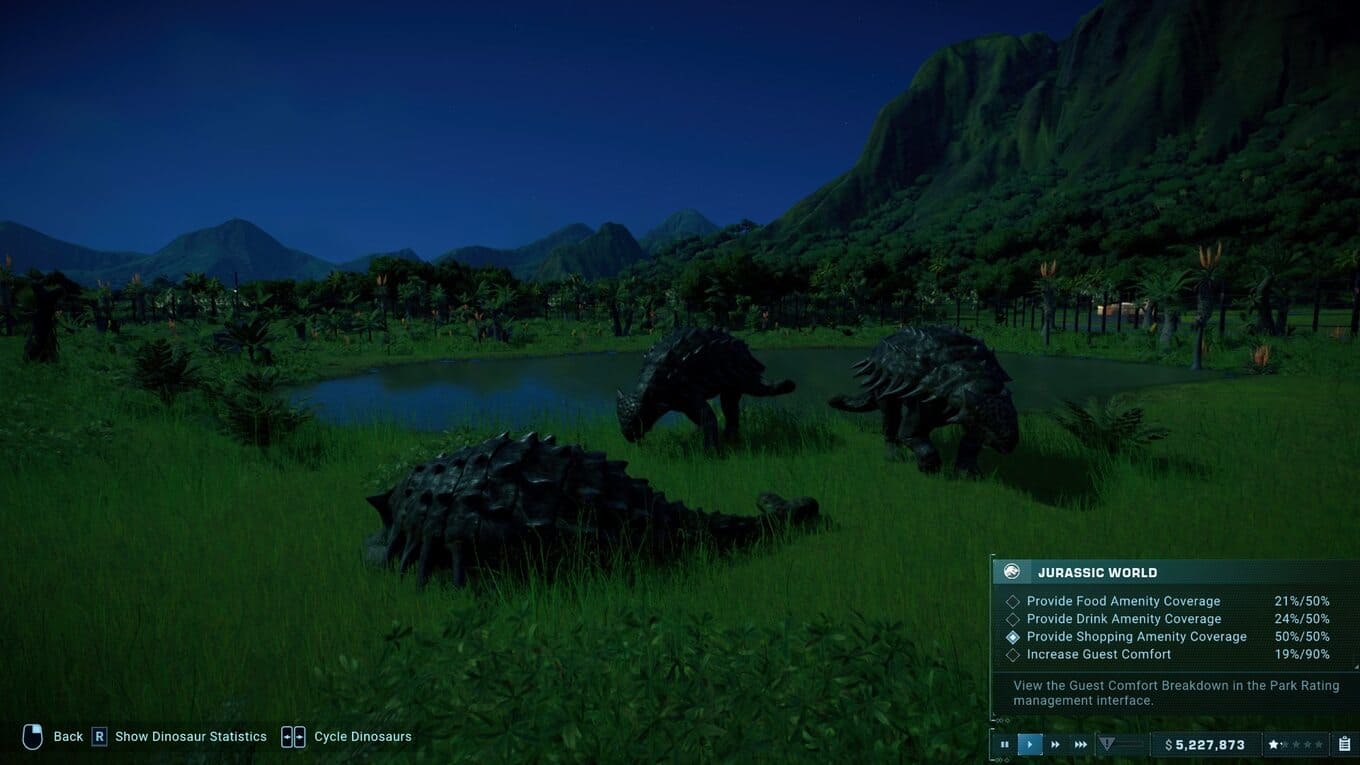Open the warning alert indicator
The width and height of the screenshot is (1360, 765).
click(x=1107, y=744)
